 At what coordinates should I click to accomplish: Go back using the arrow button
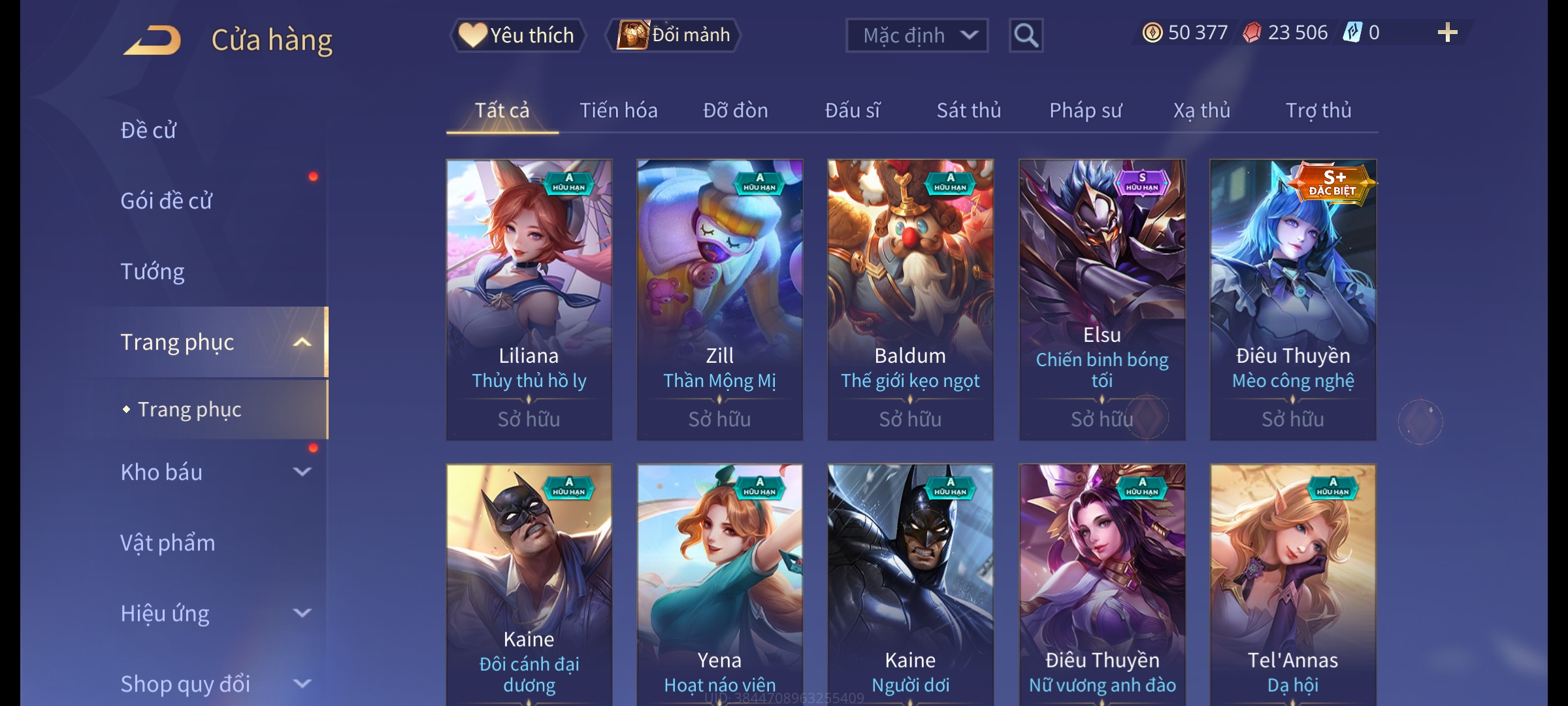click(152, 40)
